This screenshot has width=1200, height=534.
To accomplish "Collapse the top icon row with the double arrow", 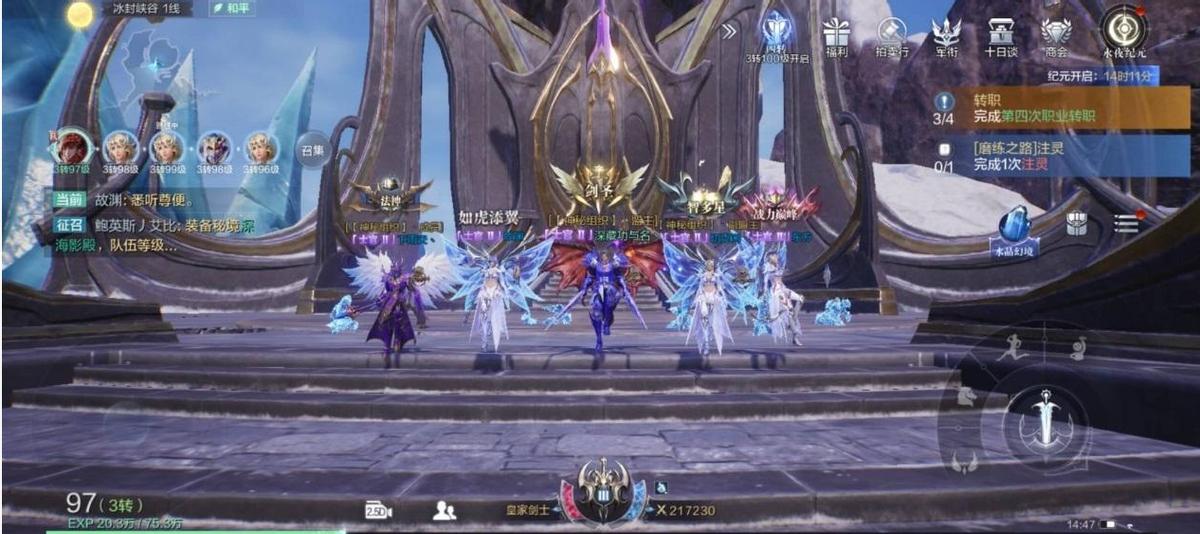I will click(729, 31).
